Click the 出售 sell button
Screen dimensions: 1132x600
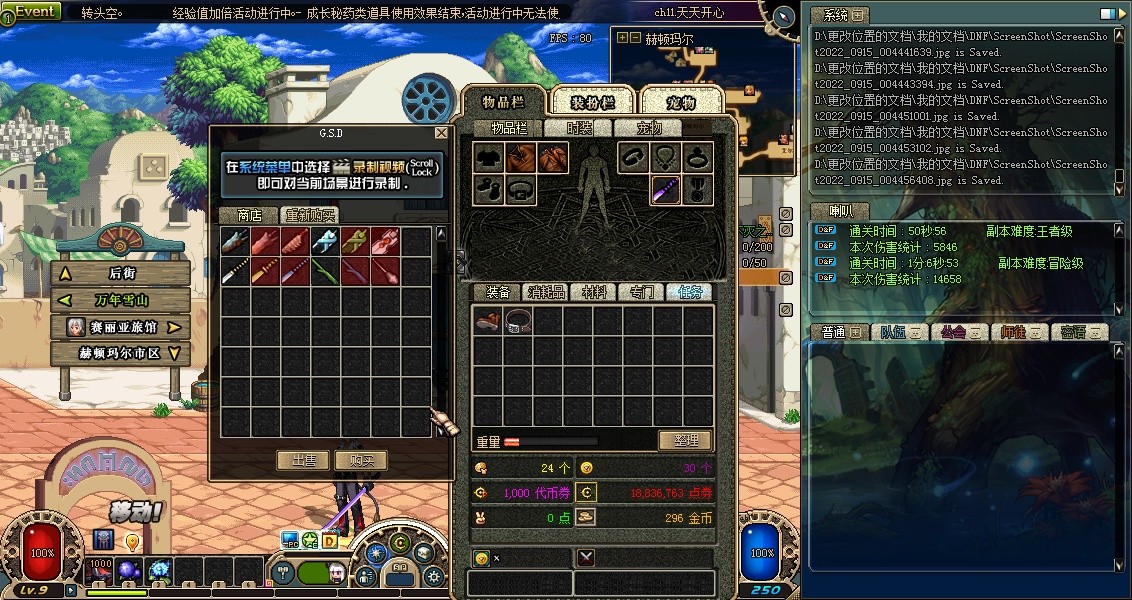pyautogui.click(x=303, y=460)
